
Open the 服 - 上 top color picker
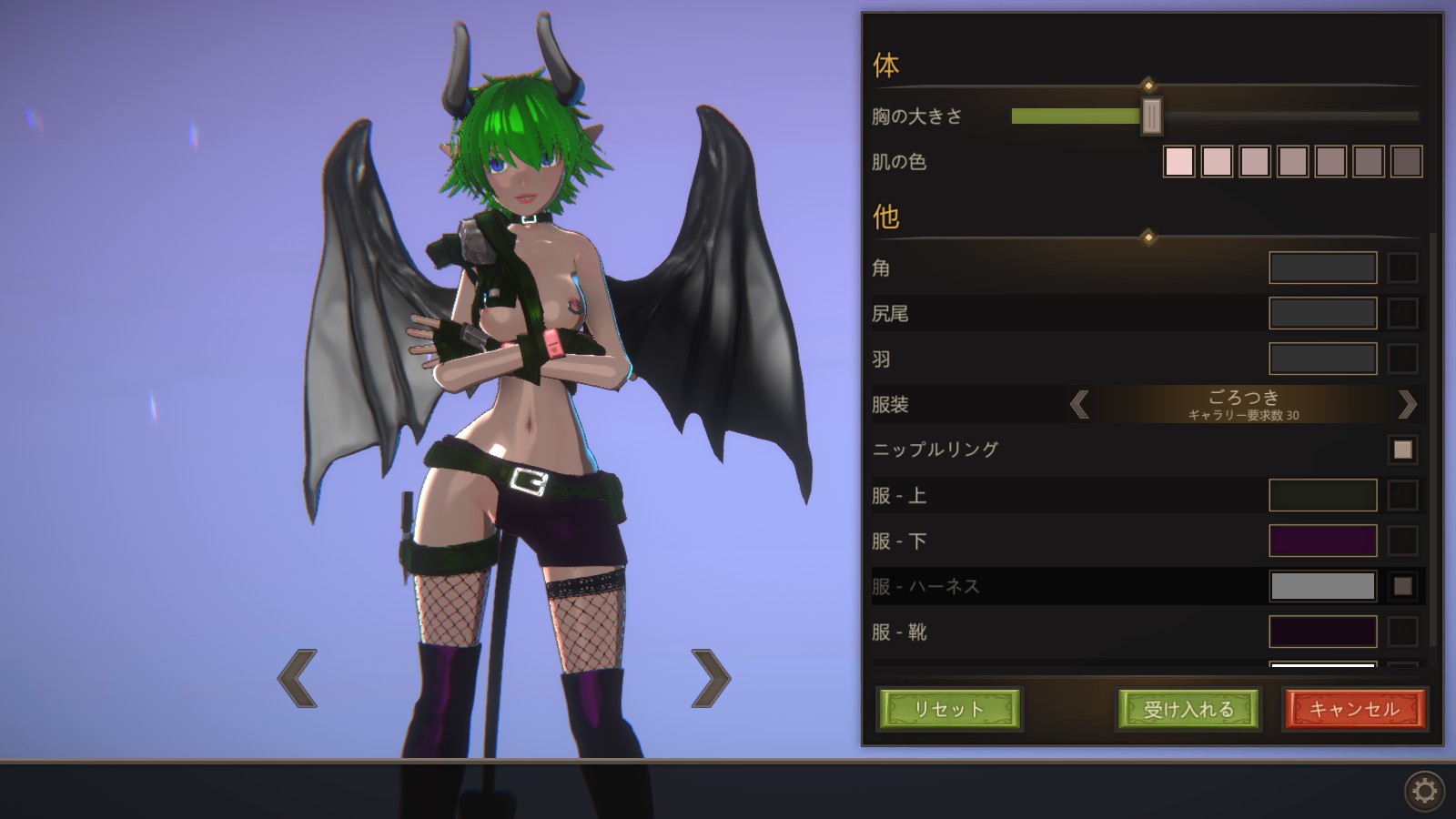[x=1322, y=495]
